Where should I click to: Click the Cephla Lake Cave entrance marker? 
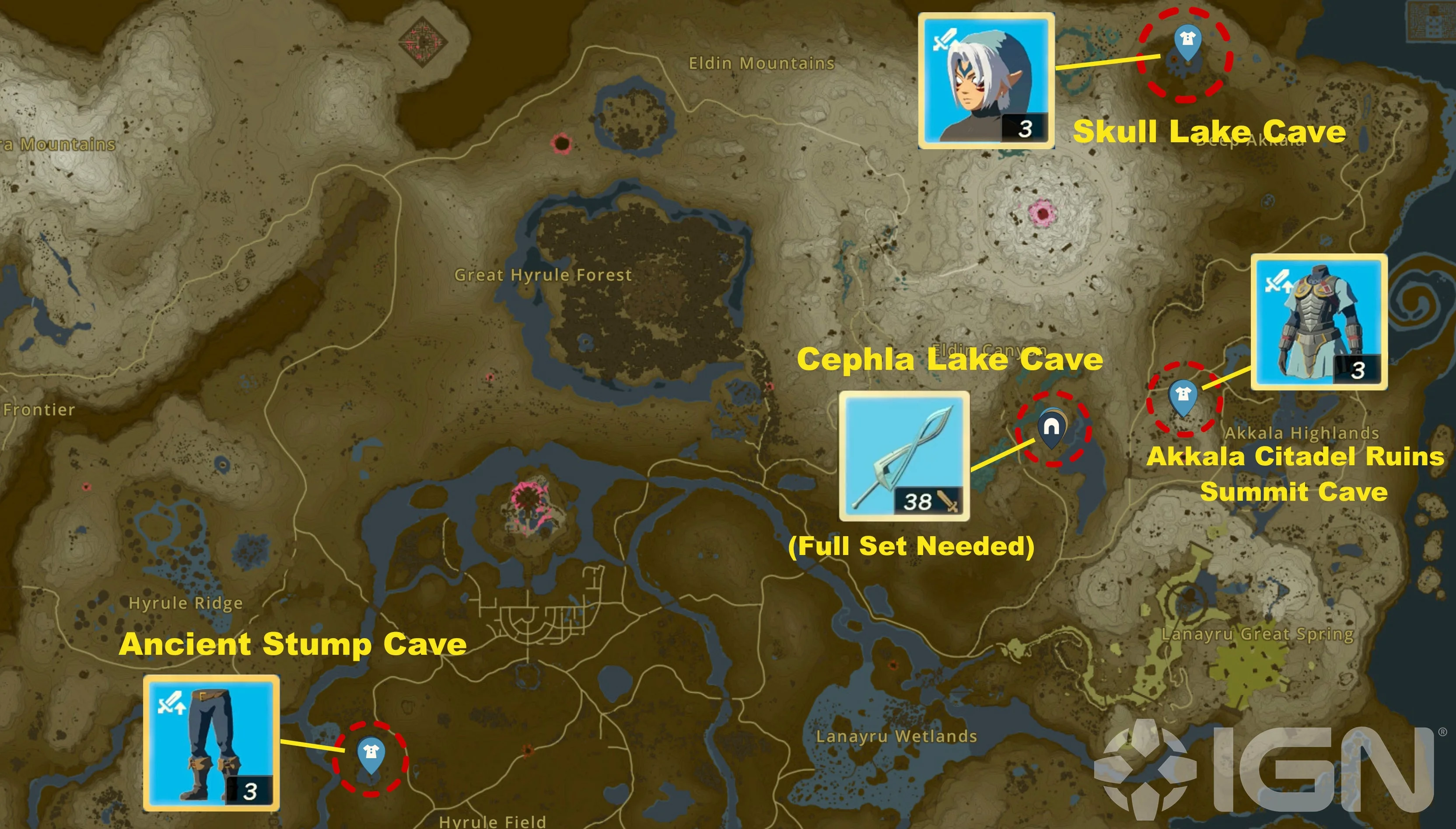click(x=1051, y=428)
